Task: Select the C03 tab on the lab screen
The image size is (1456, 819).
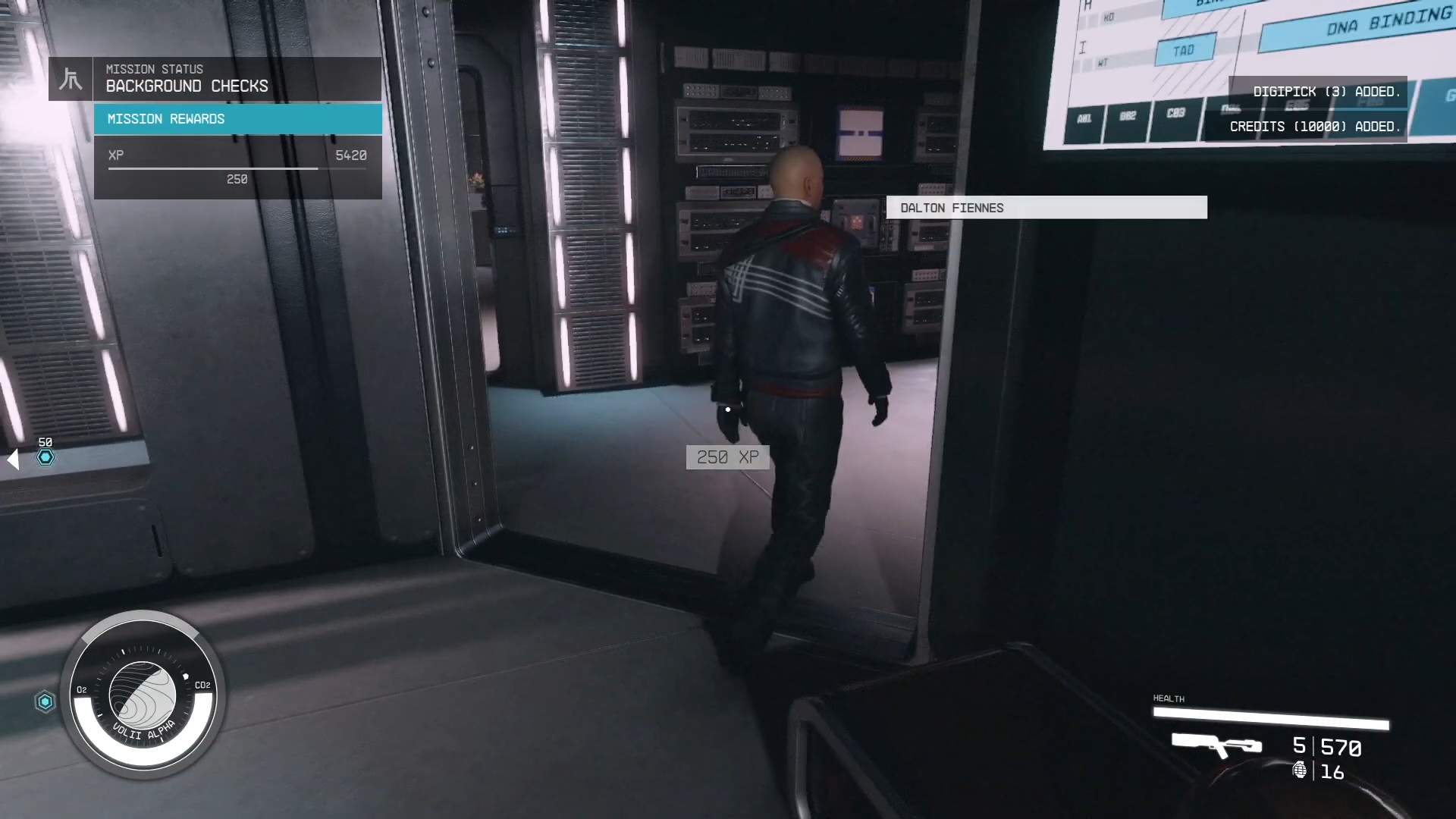Action: click(1175, 115)
